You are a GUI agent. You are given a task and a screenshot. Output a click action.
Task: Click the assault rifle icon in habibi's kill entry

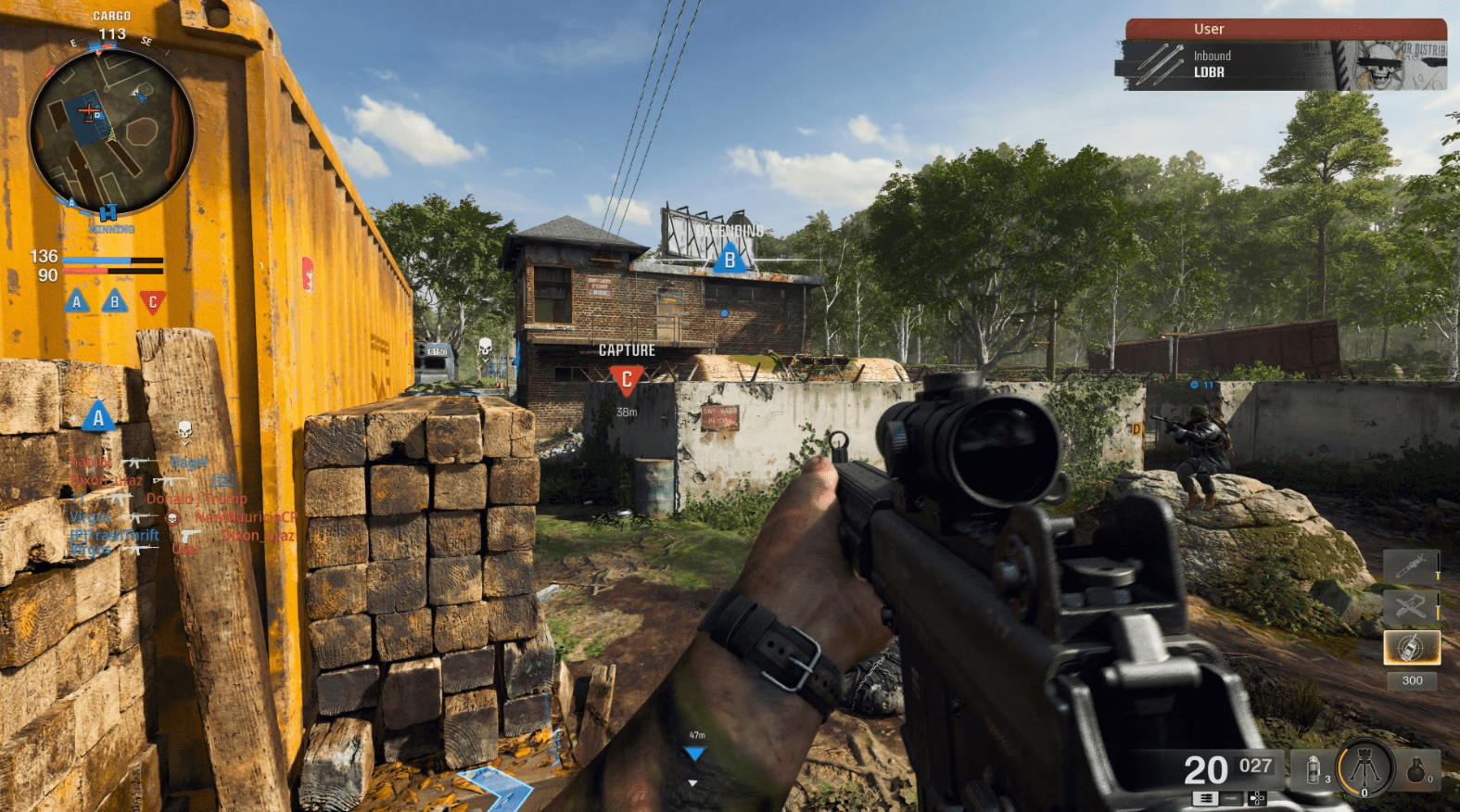pos(135,463)
